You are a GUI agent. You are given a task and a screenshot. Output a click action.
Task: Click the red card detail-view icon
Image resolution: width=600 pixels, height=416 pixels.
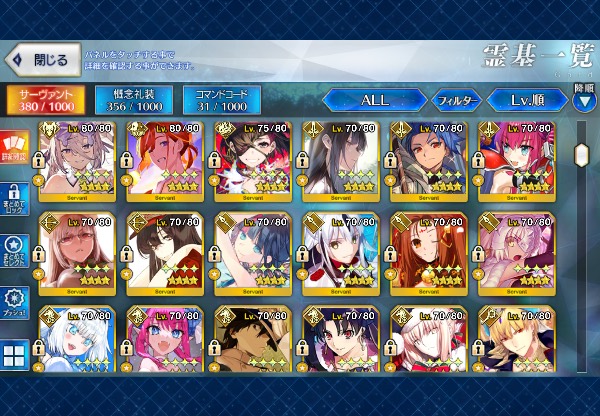(14, 148)
